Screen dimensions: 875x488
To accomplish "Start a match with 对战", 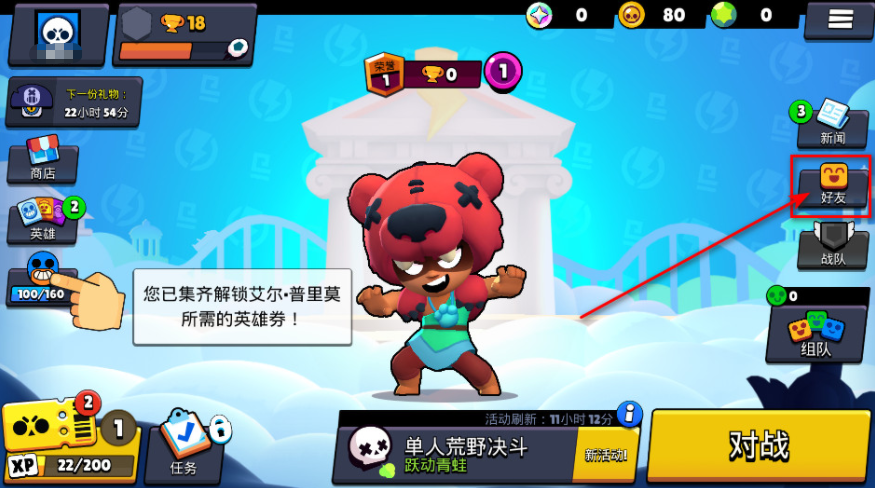I will click(x=758, y=446).
